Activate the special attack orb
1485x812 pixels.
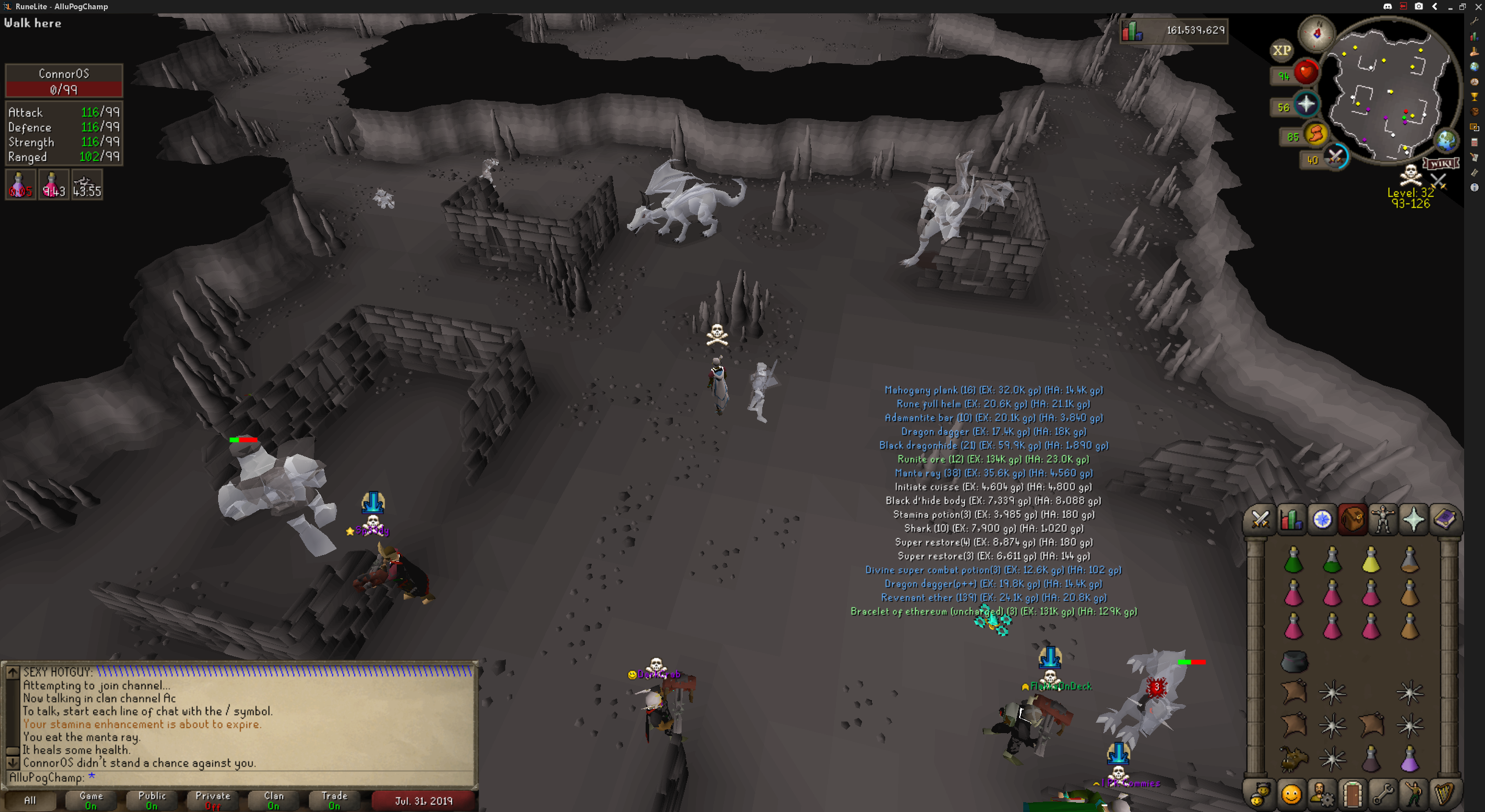point(1336,157)
